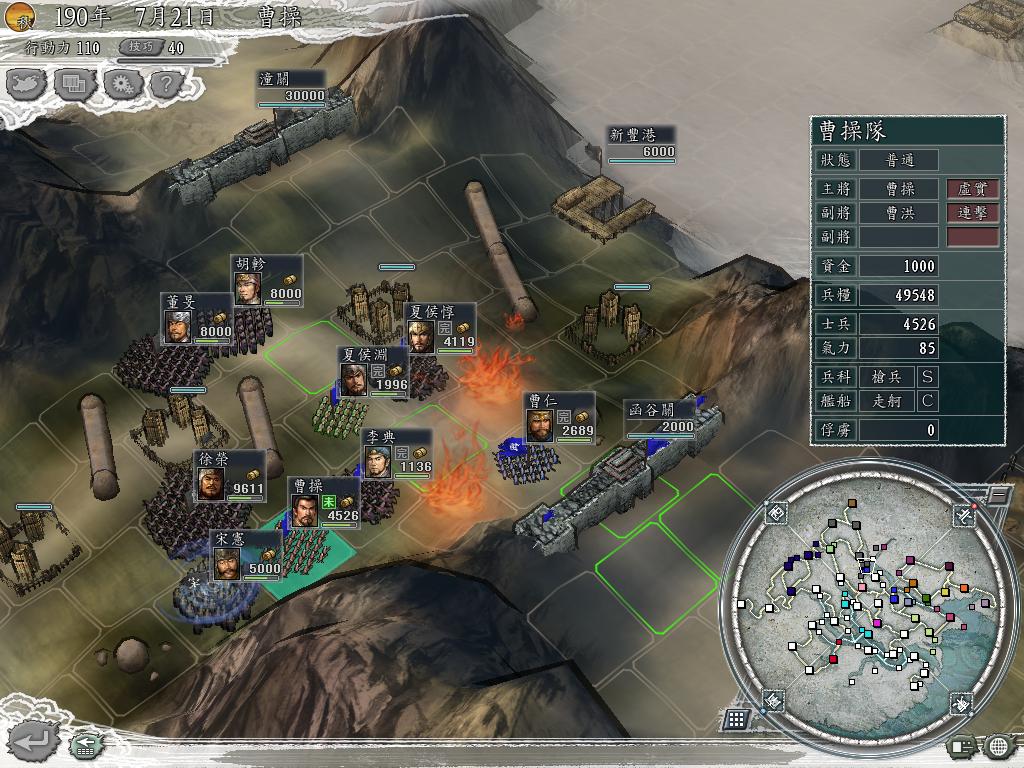This screenshot has height=768, width=1024.
Task: Open the overlapping tables list button
Action: point(73,83)
